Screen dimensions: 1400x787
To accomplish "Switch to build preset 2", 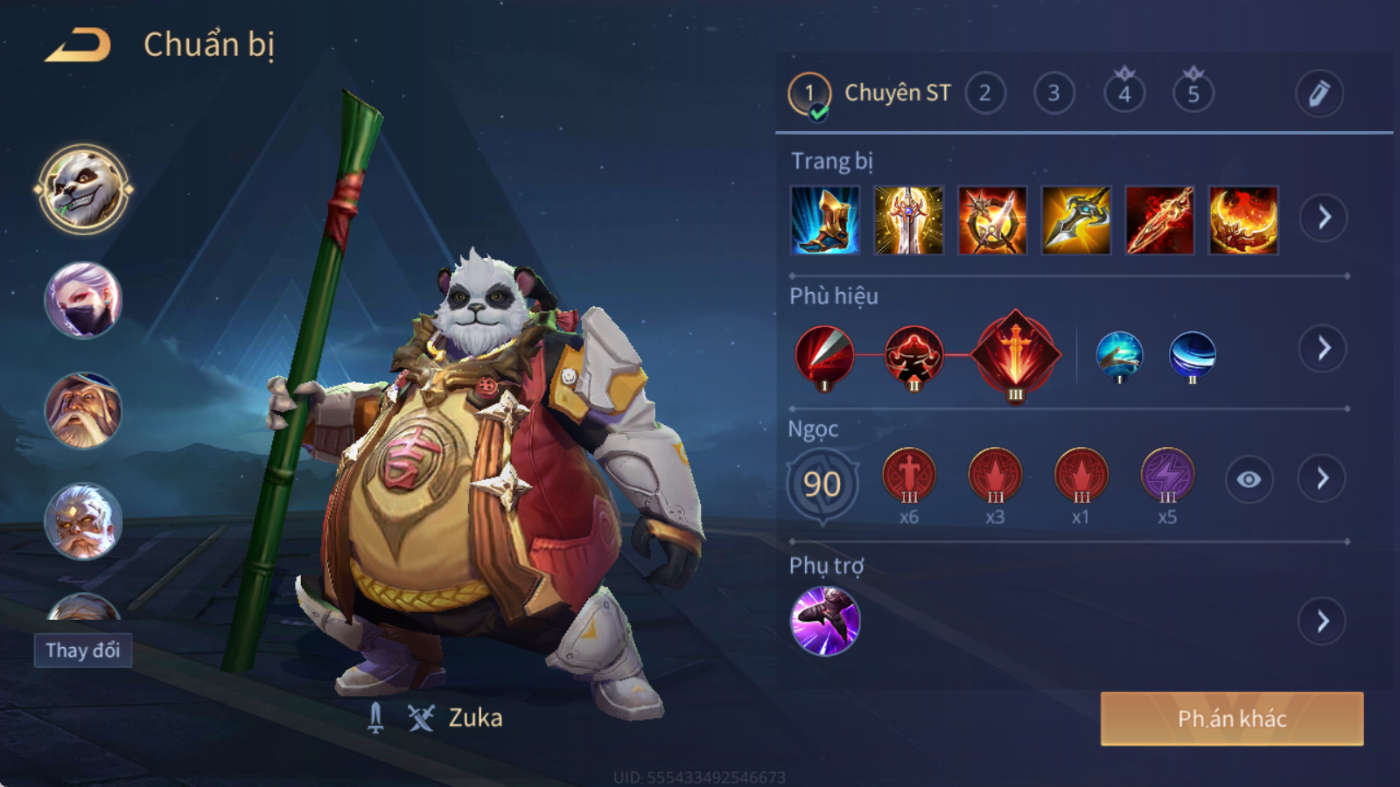I will [985, 93].
